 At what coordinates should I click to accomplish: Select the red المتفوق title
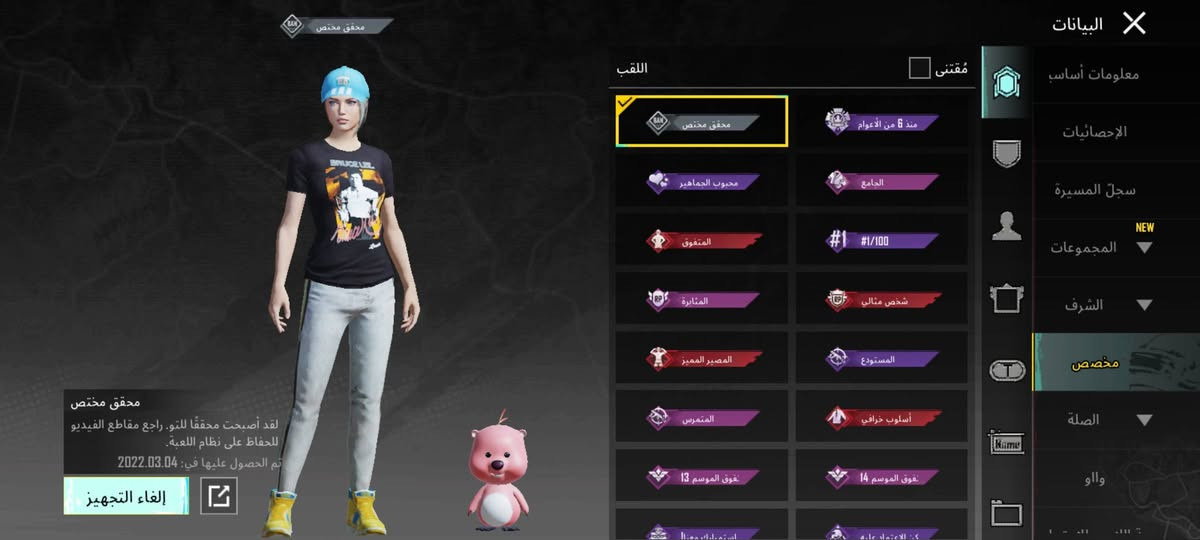pyautogui.click(x=702, y=240)
